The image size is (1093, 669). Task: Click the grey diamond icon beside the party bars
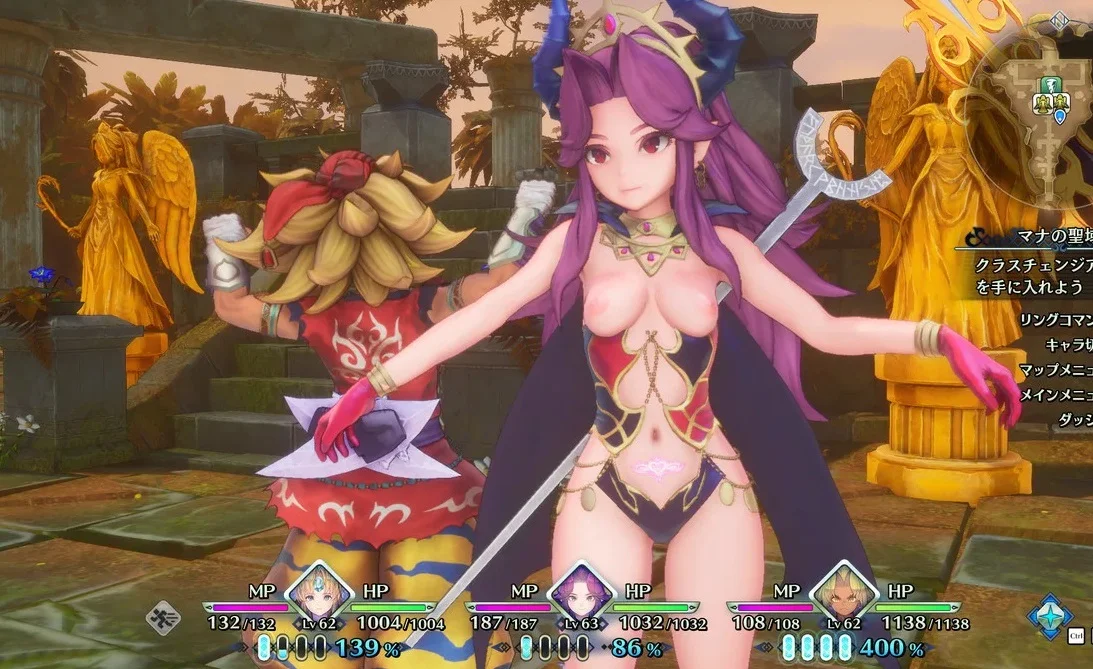pos(163,617)
